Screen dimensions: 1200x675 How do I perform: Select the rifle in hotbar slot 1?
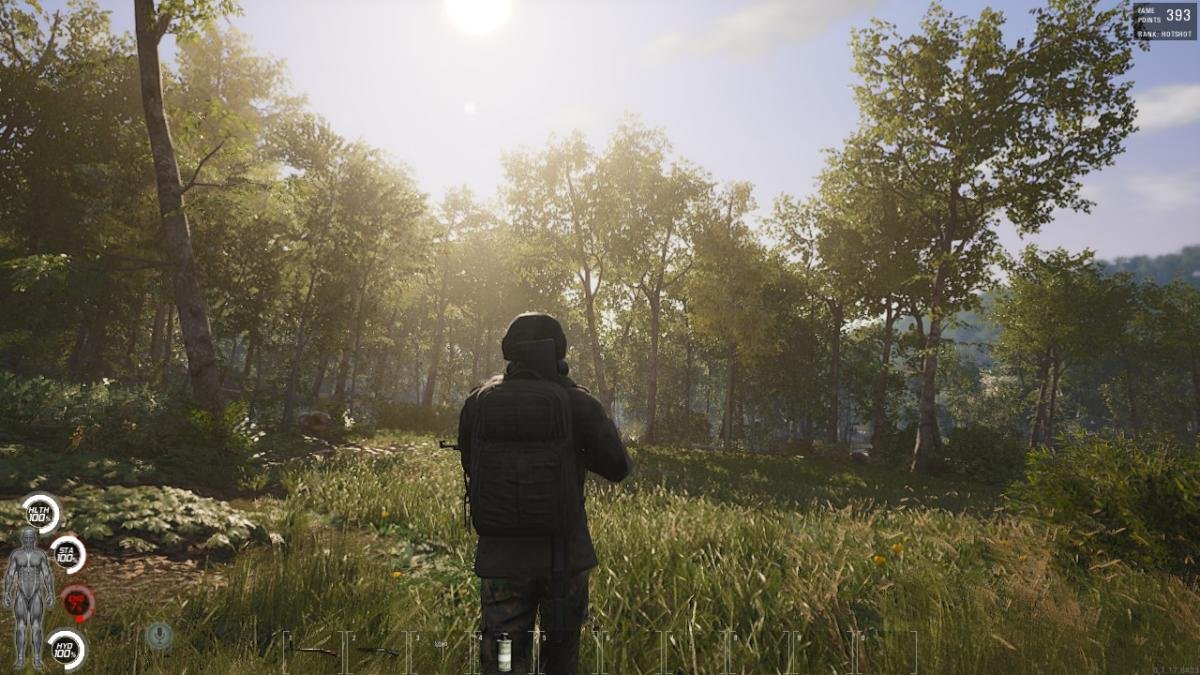(314, 652)
